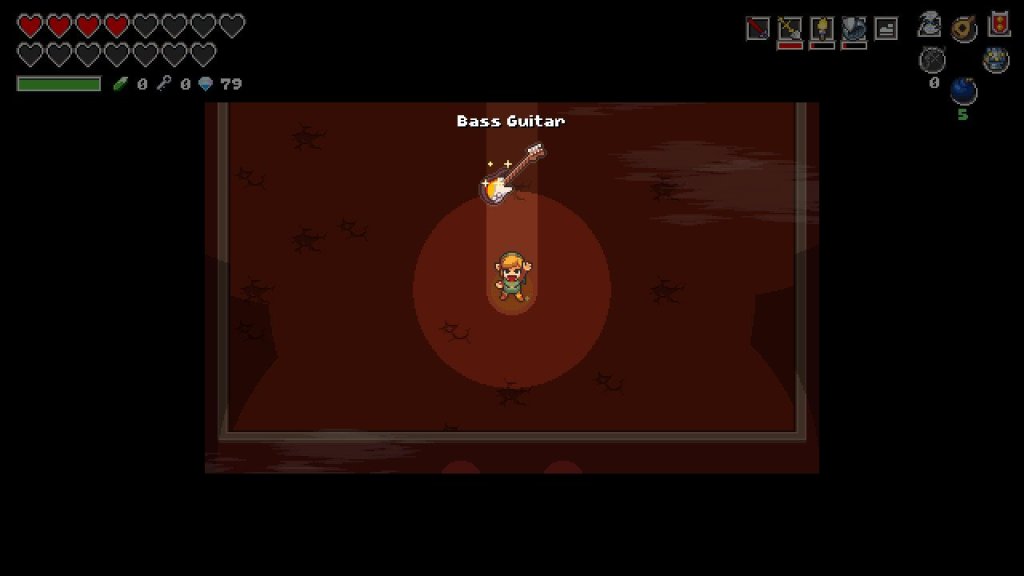1024x576 pixels.
Task: Select the blue jeweled crown item
Action: click(x=995, y=60)
